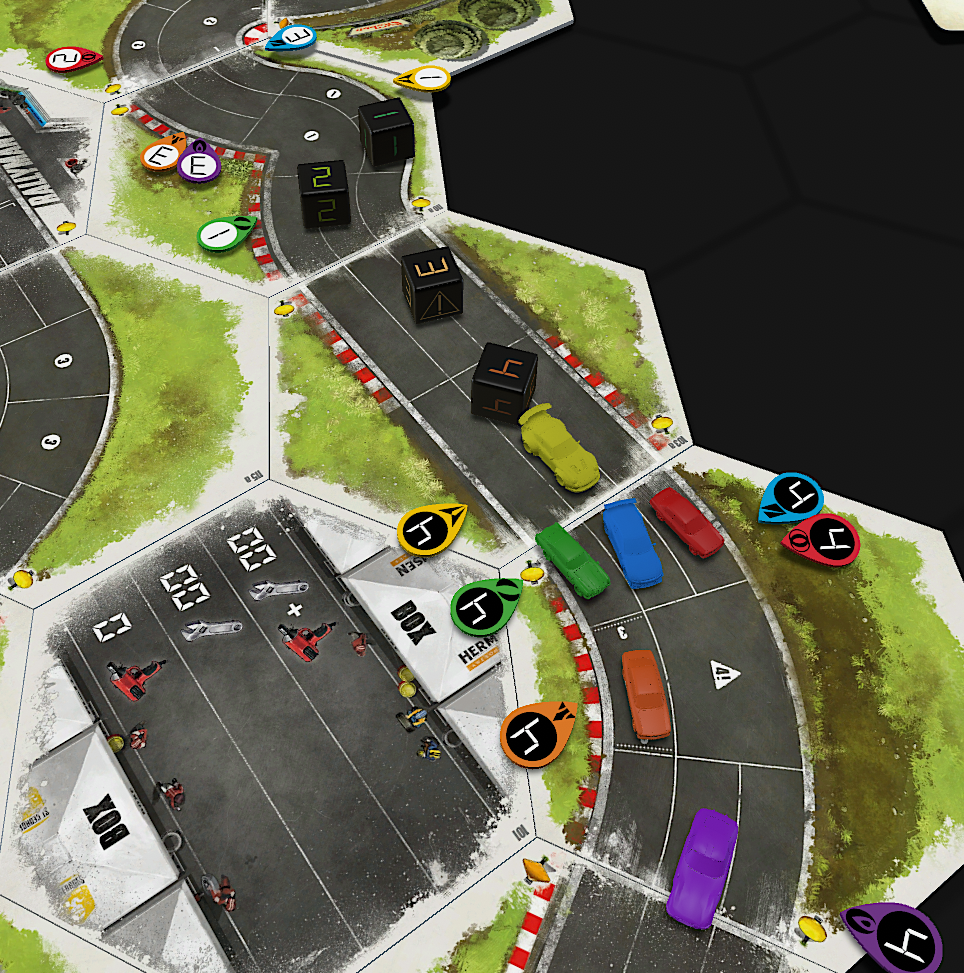Viewport: 964px width, 973px height.
Task: Select the green gear-1 marker token
Action: click(226, 235)
